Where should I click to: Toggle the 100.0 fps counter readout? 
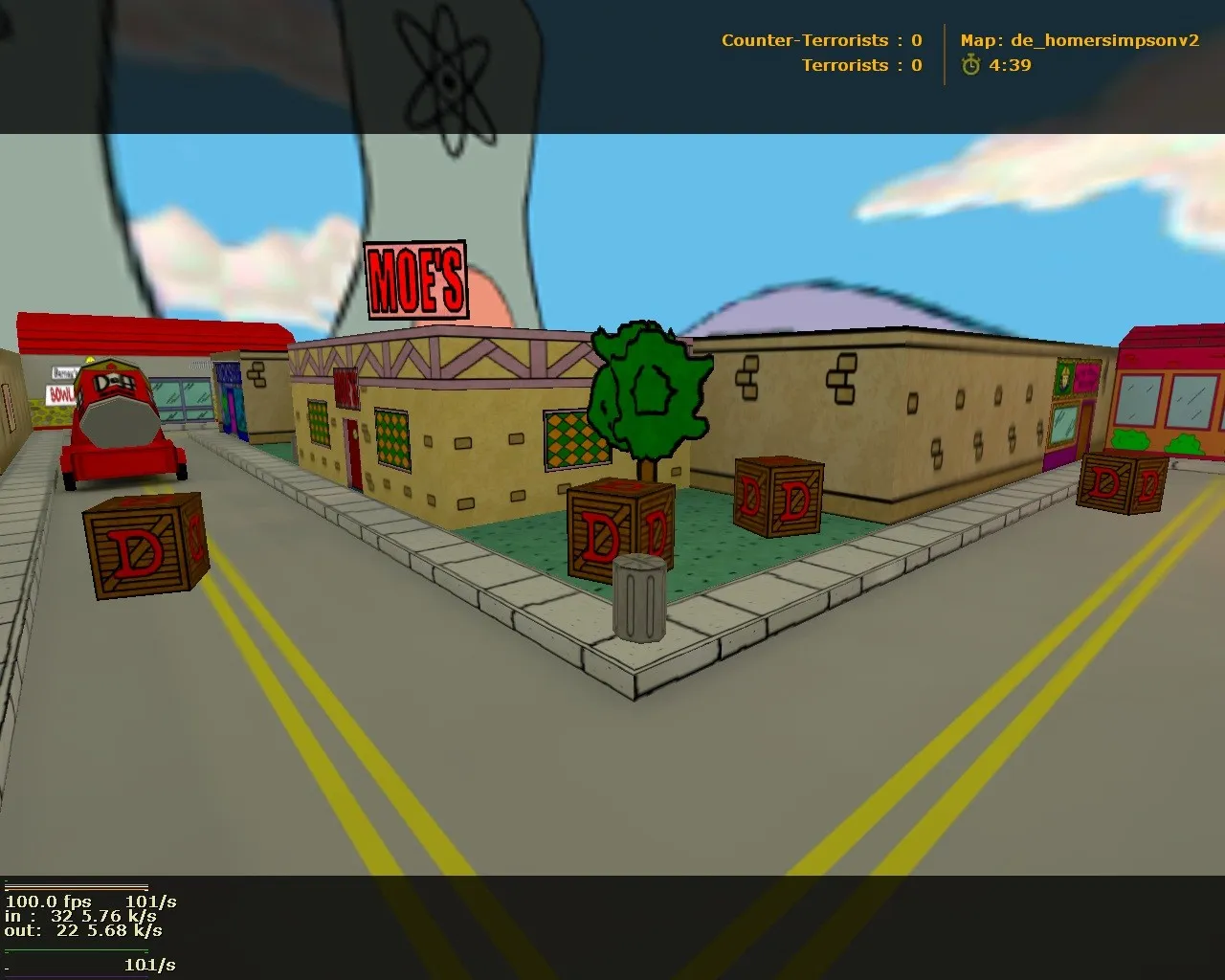[x=48, y=902]
